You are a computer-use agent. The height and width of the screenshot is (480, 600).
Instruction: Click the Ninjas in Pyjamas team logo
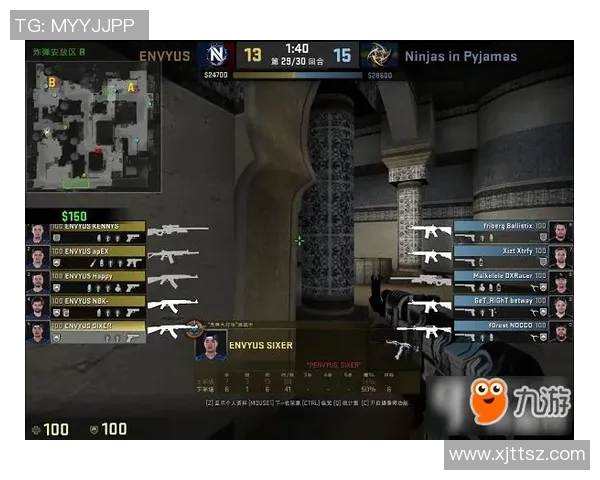click(378, 55)
